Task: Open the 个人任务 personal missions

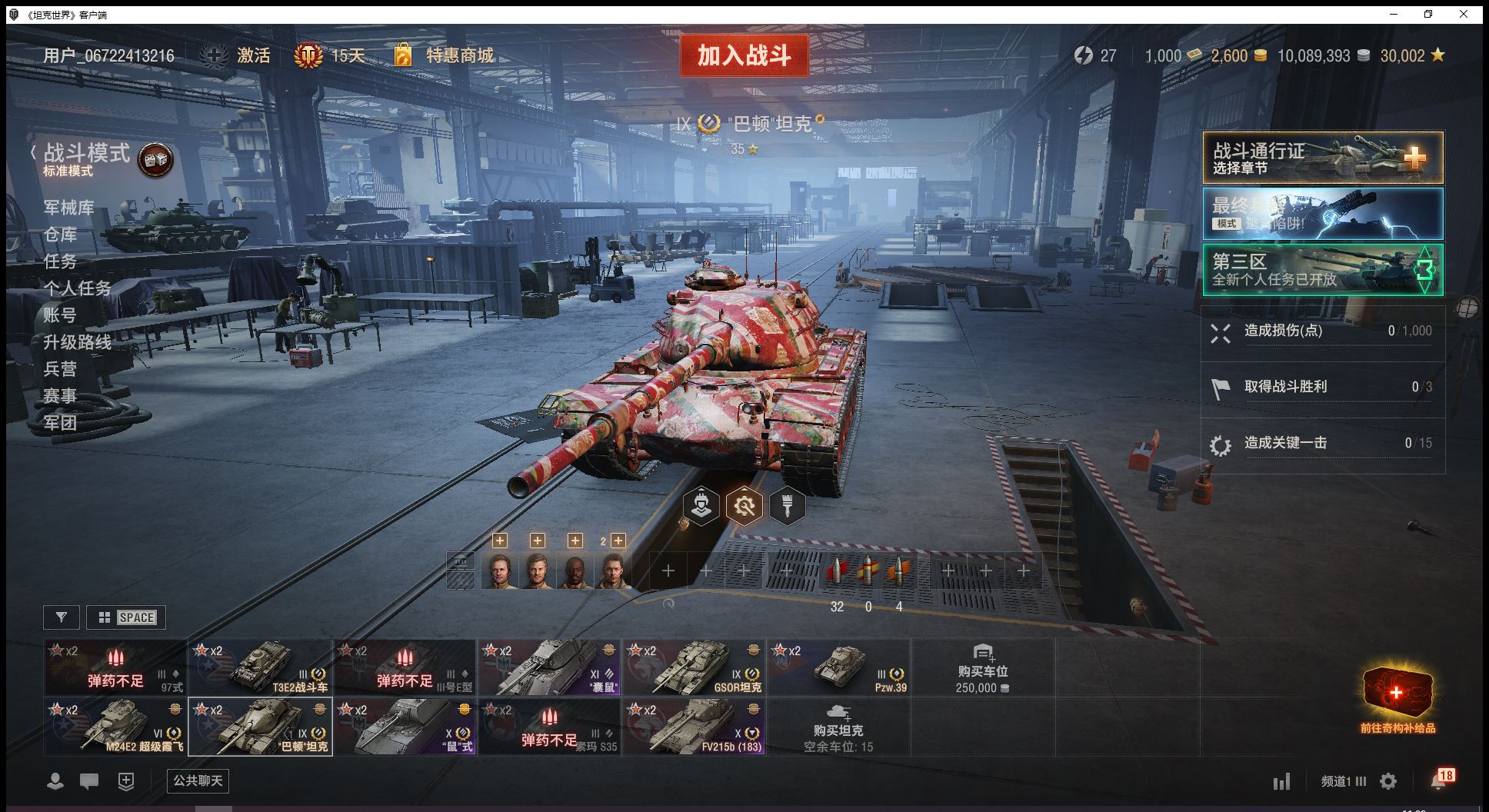Action: click(x=78, y=288)
